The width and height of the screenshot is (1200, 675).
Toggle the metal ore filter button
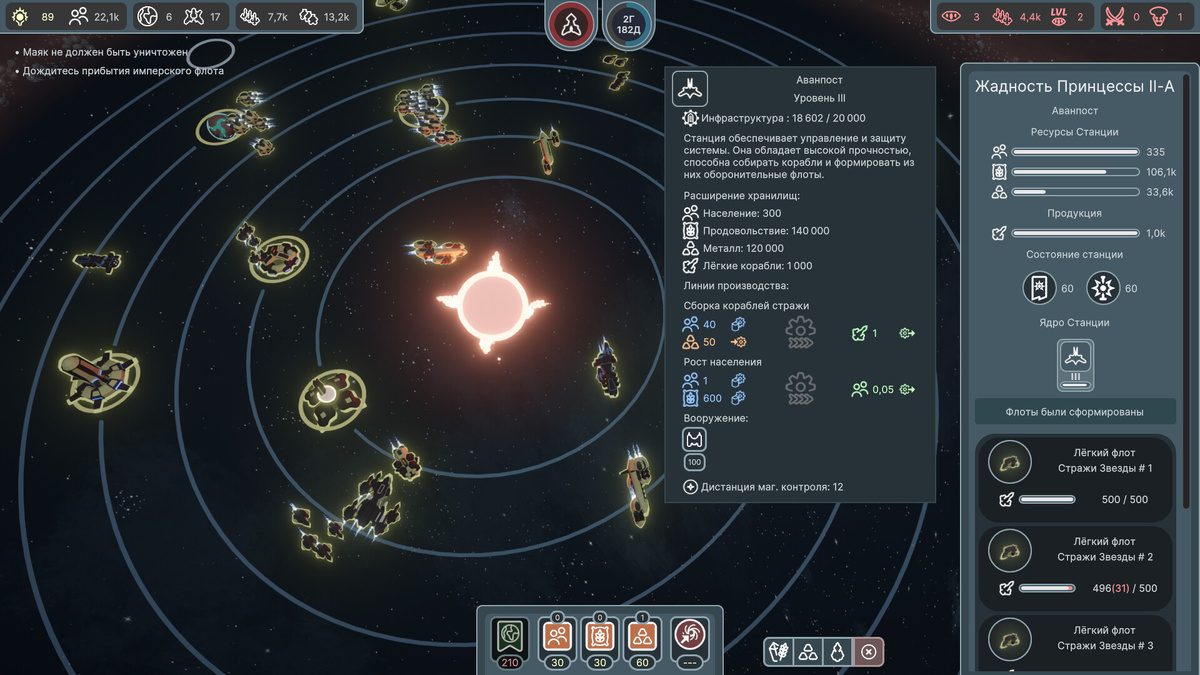tap(808, 652)
